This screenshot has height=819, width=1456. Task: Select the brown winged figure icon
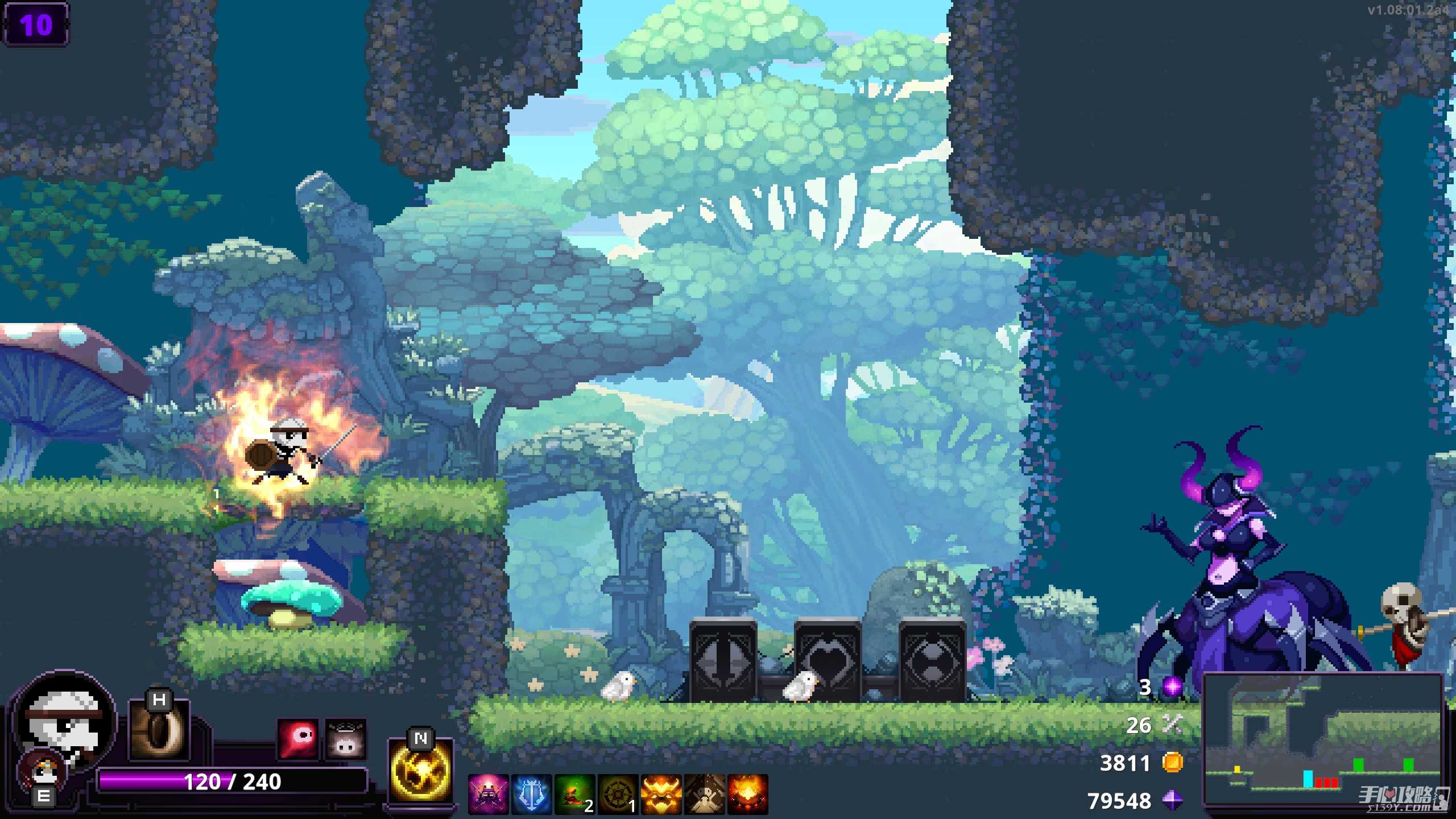(704, 794)
